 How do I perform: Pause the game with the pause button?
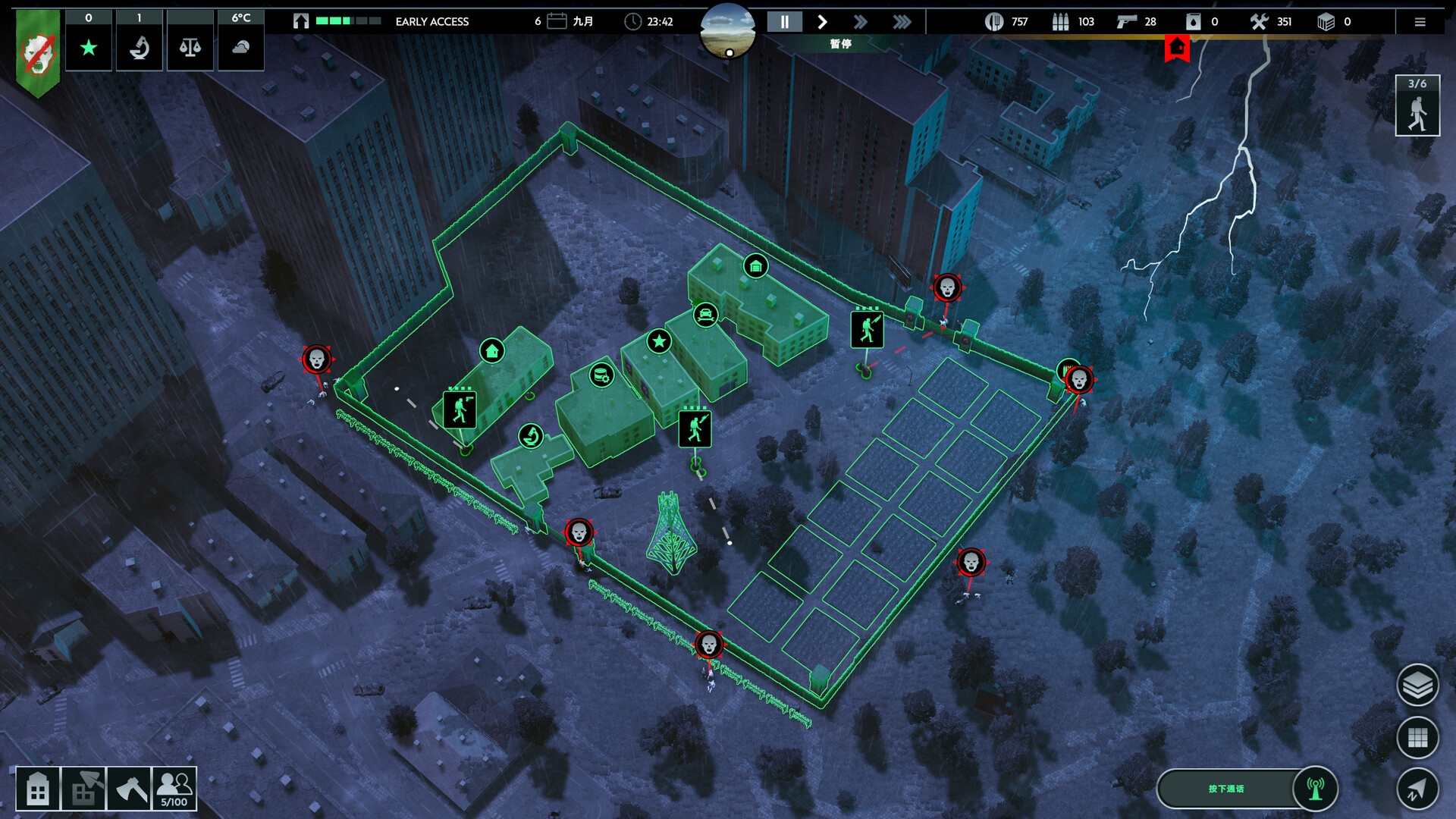784,22
